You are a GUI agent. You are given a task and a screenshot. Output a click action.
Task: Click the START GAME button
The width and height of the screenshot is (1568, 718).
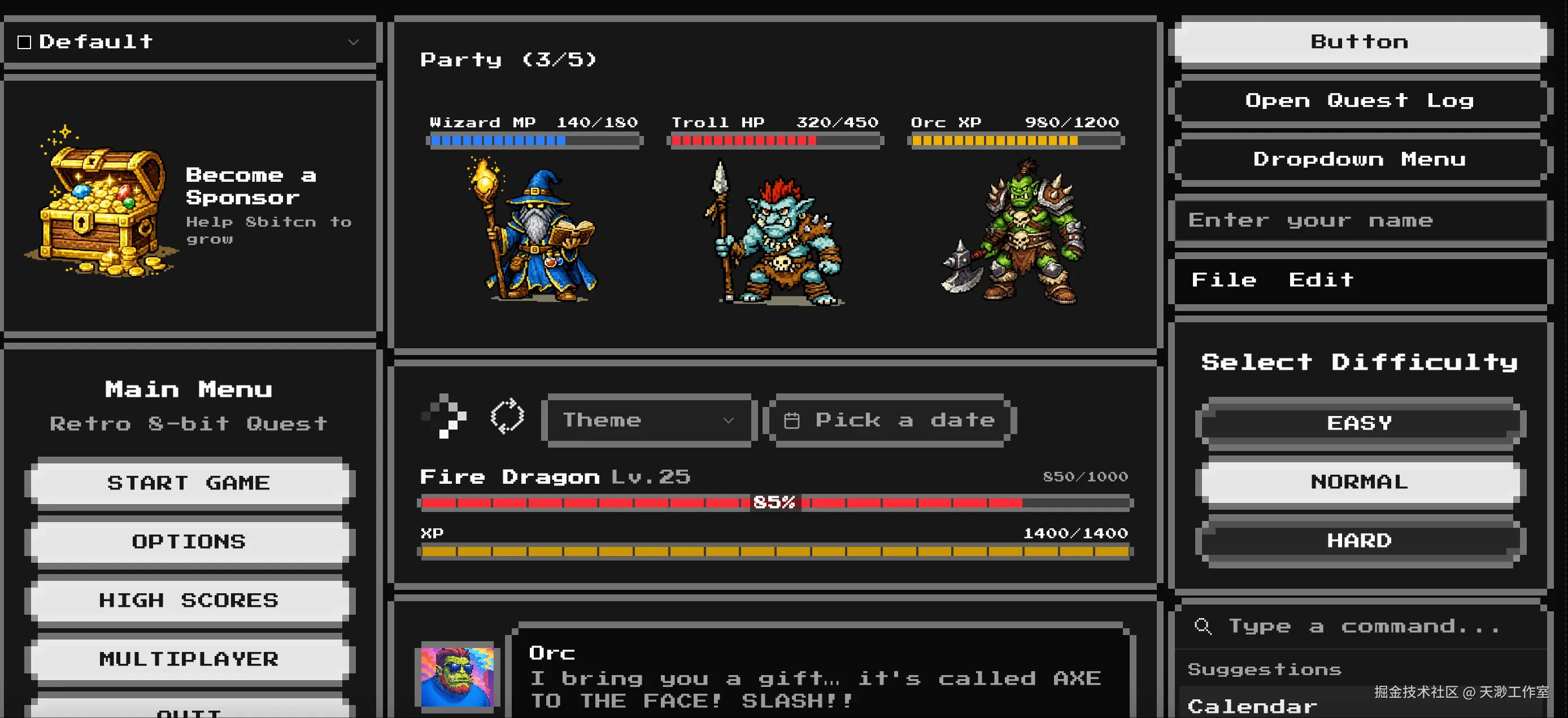tap(189, 483)
